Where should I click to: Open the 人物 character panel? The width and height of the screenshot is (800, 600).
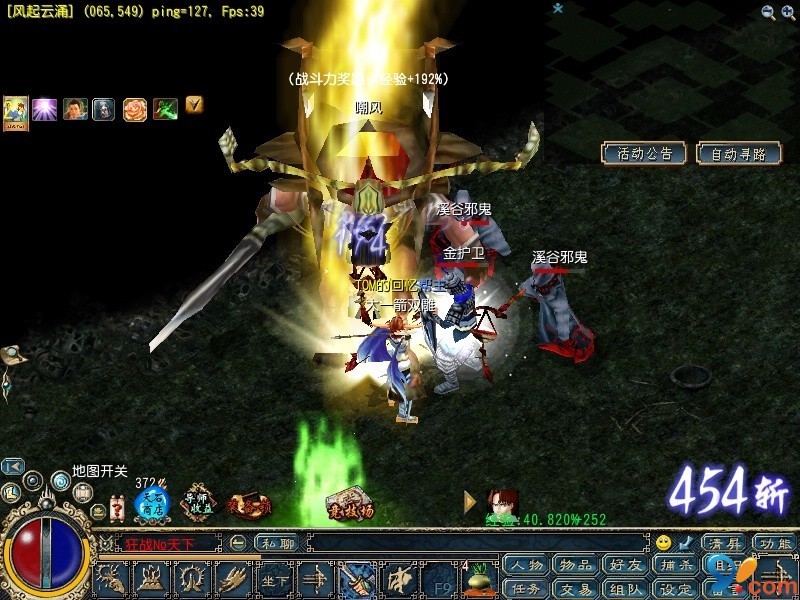point(526,565)
